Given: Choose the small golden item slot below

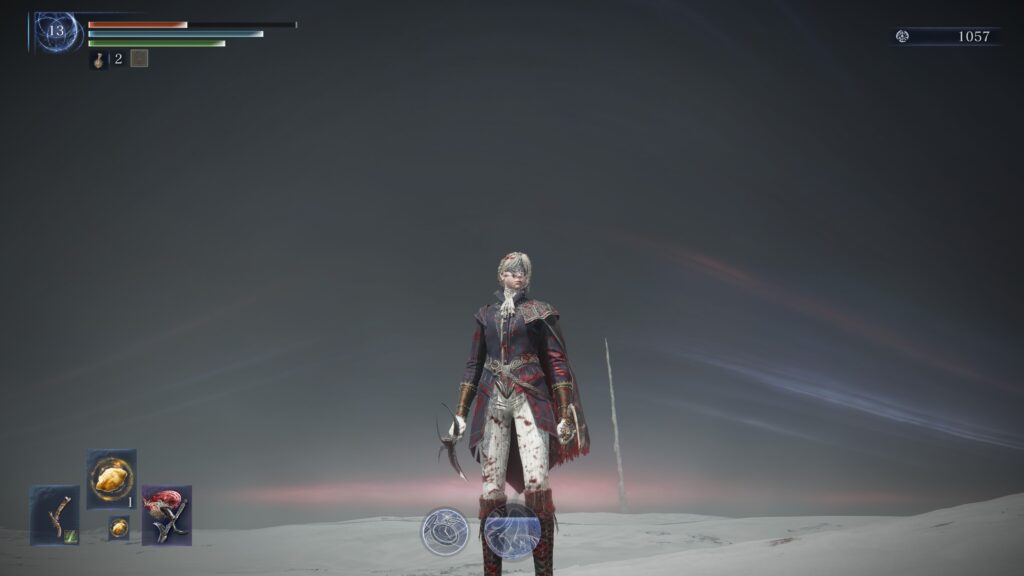Looking at the screenshot, I should click(118, 528).
